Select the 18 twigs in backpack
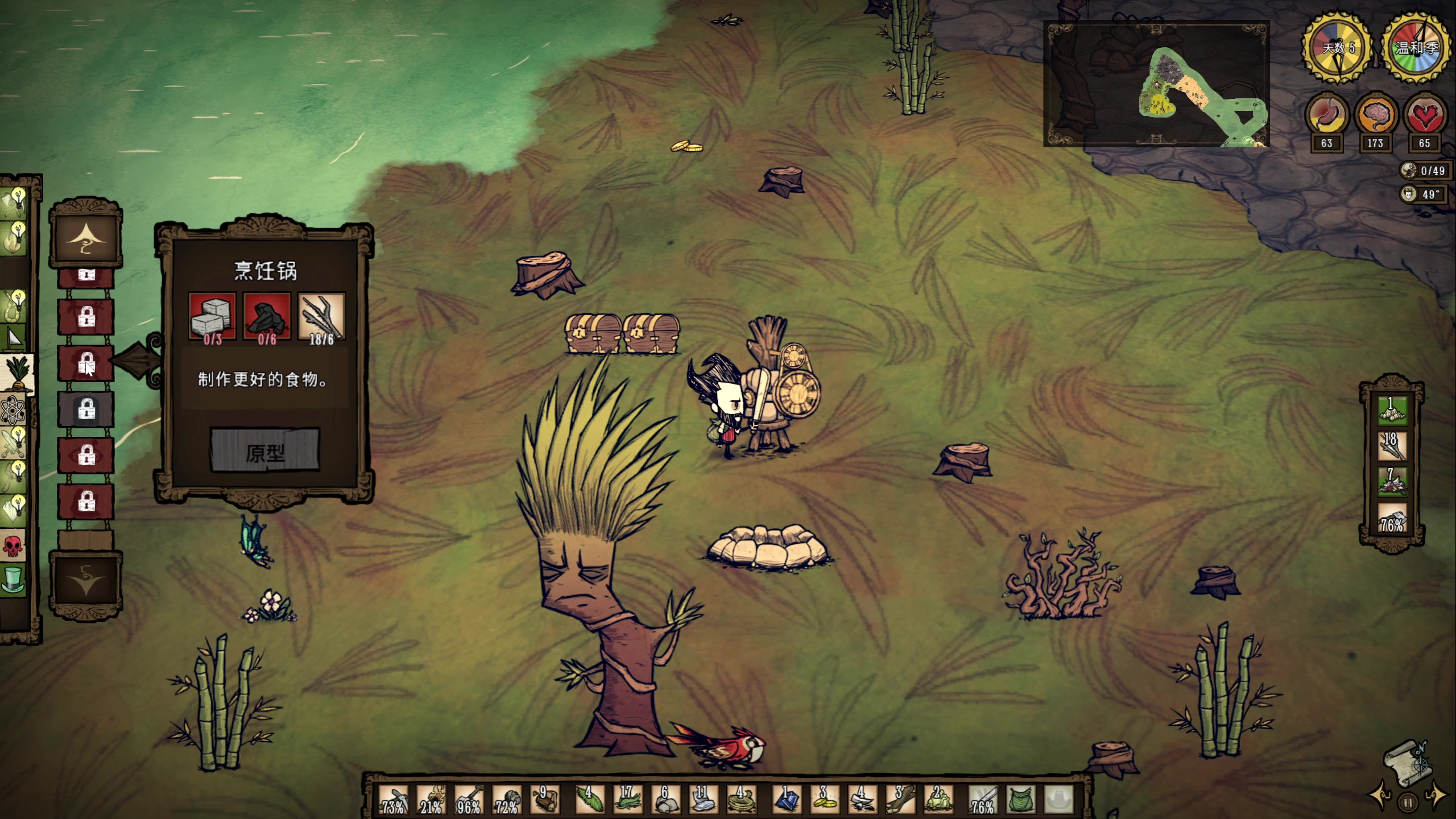Screen dimensions: 1456x819 (1391, 445)
